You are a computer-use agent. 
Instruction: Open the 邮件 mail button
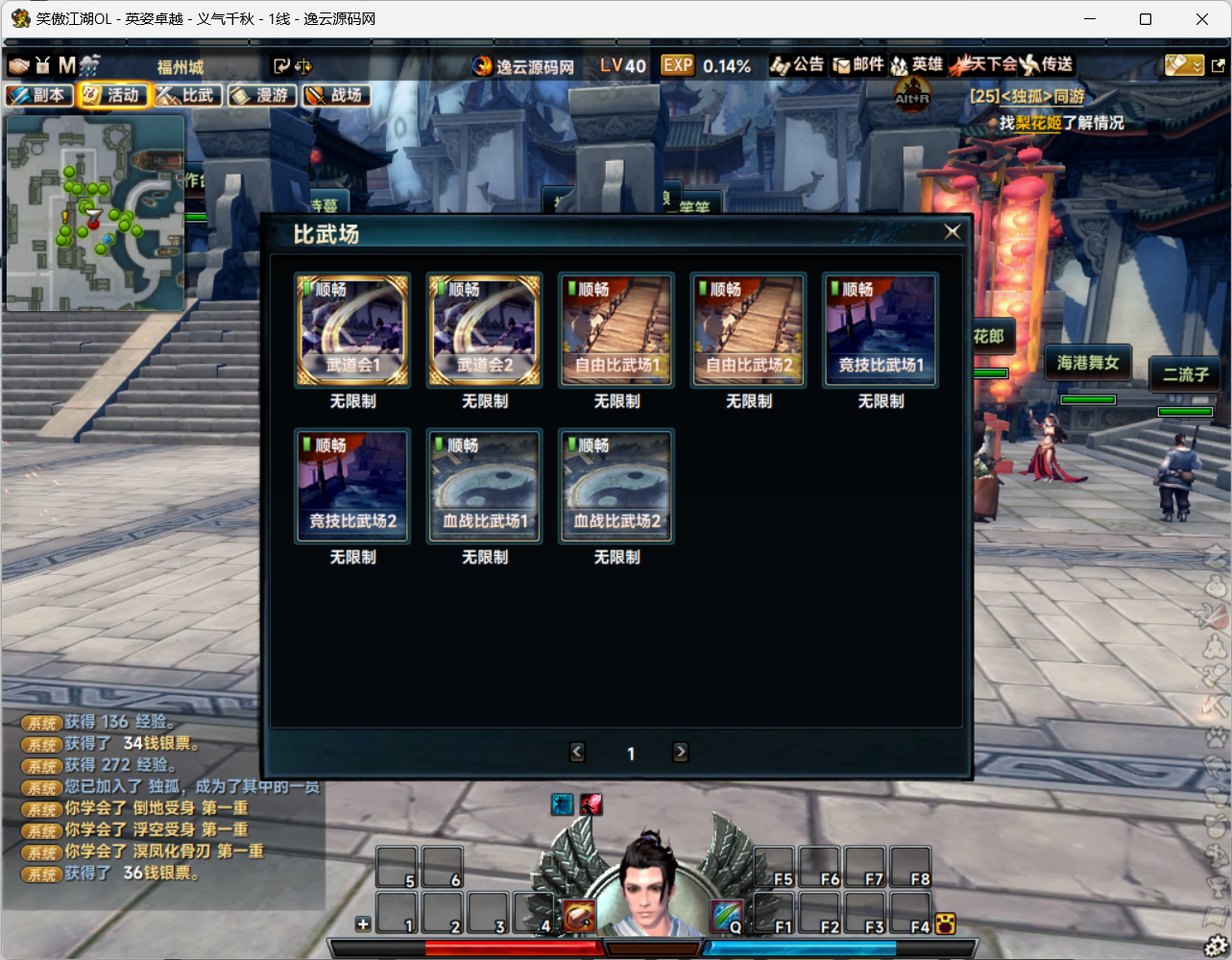tap(858, 64)
